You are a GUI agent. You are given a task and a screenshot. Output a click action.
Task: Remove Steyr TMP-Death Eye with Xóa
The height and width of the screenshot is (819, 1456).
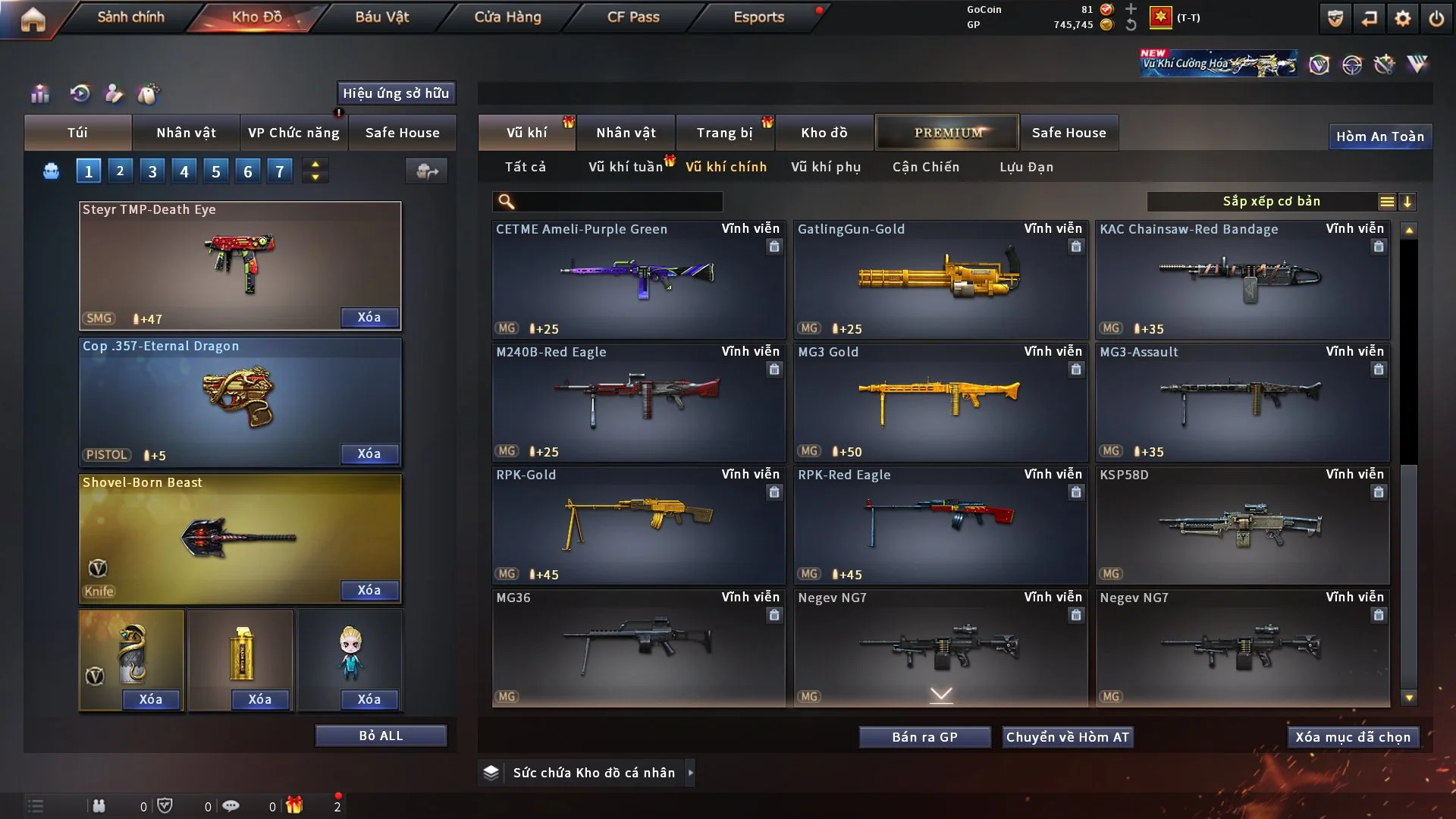(369, 317)
